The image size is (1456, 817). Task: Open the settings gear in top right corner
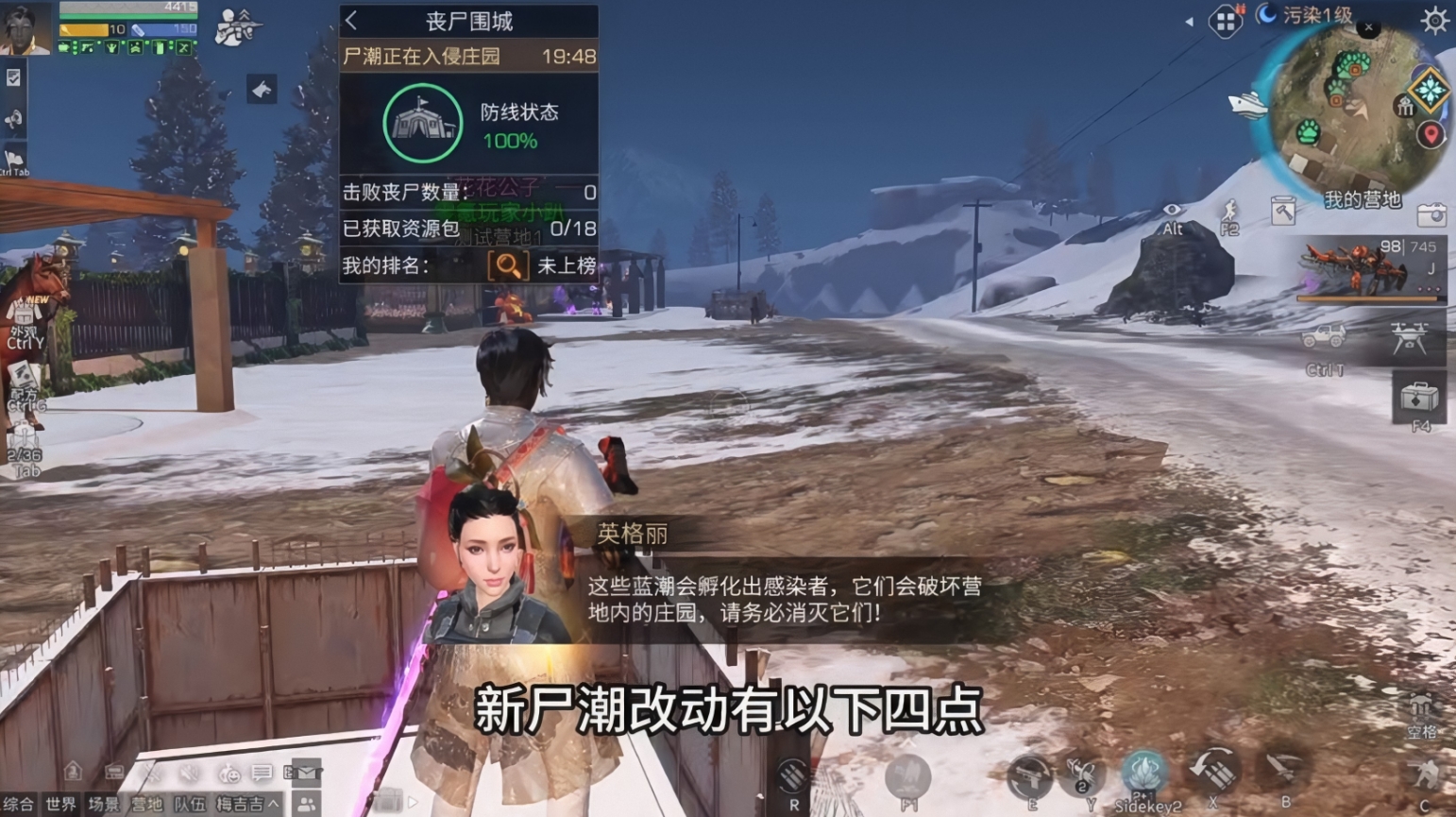pyautogui.click(x=1433, y=18)
